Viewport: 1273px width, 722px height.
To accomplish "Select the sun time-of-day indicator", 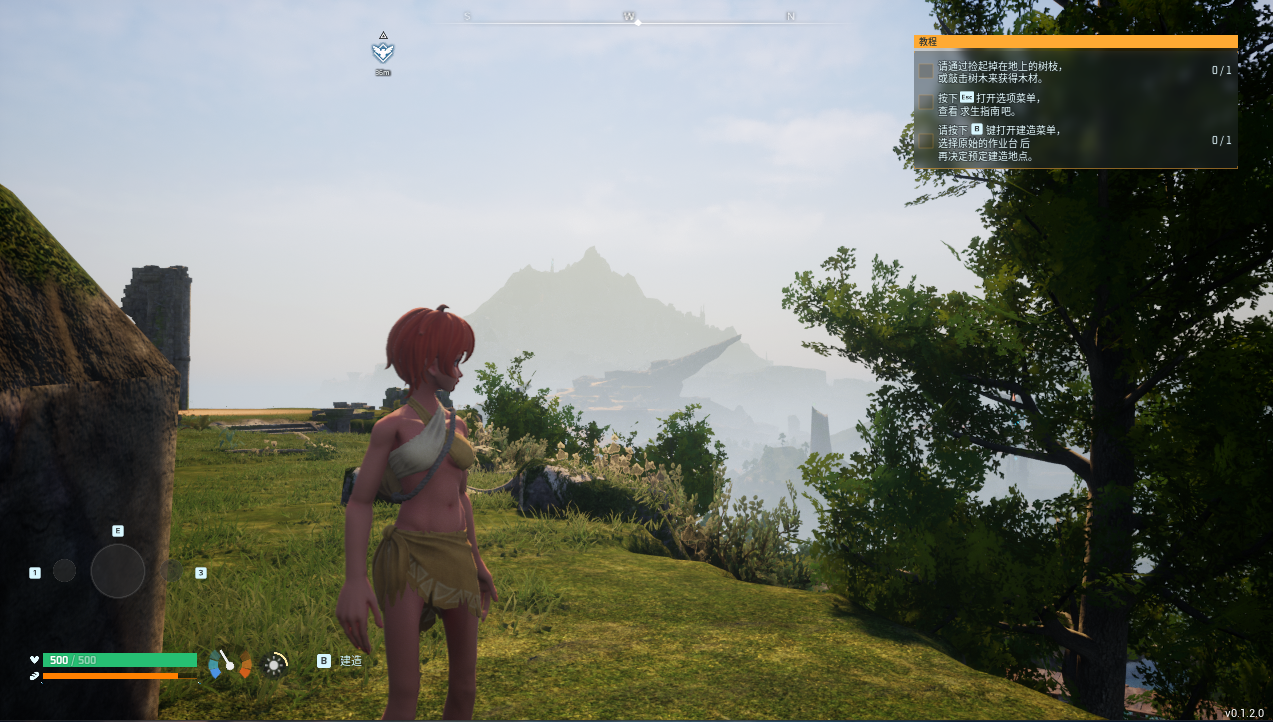I will point(274,664).
